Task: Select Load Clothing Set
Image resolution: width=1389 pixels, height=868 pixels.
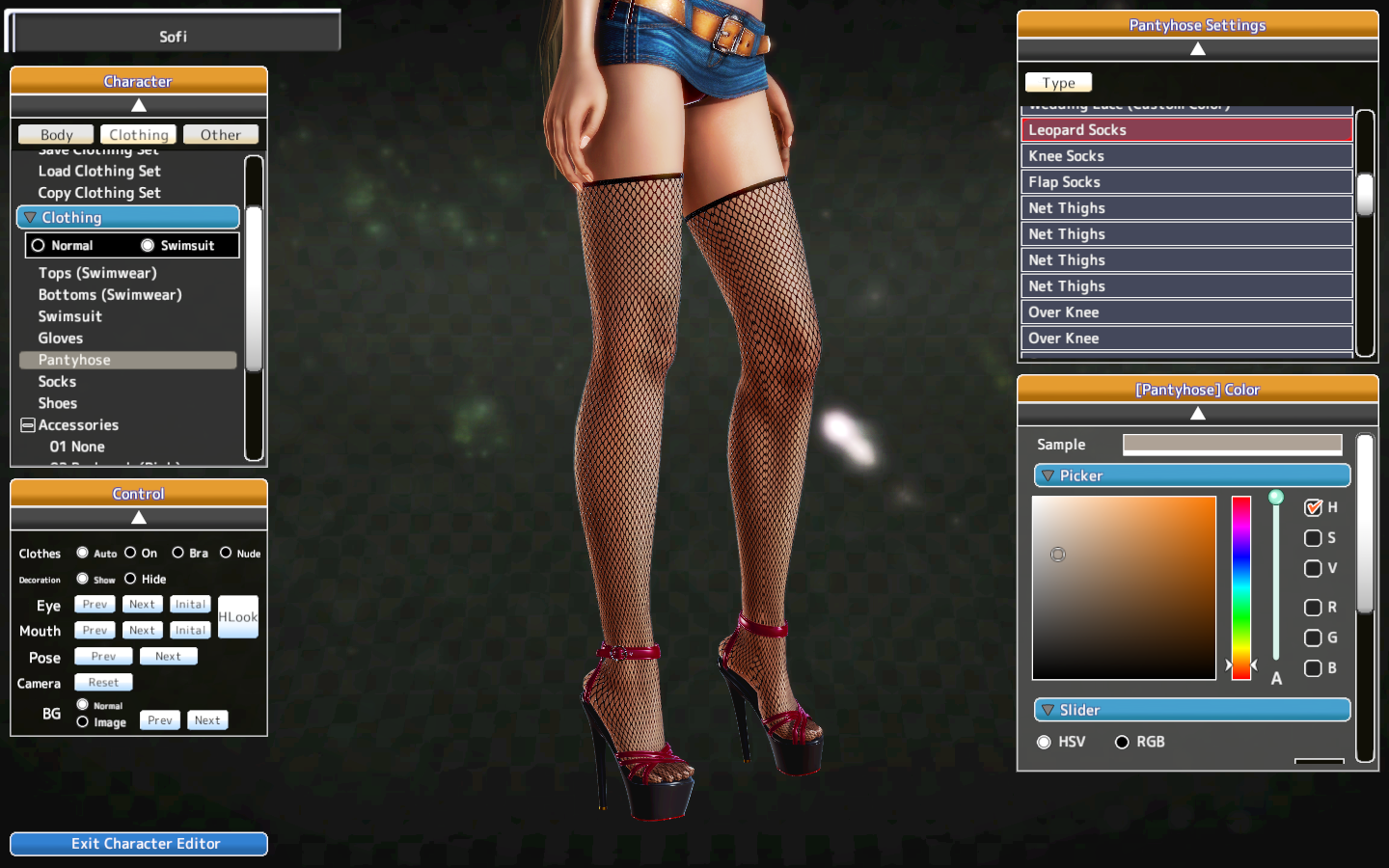Action: 99,172
